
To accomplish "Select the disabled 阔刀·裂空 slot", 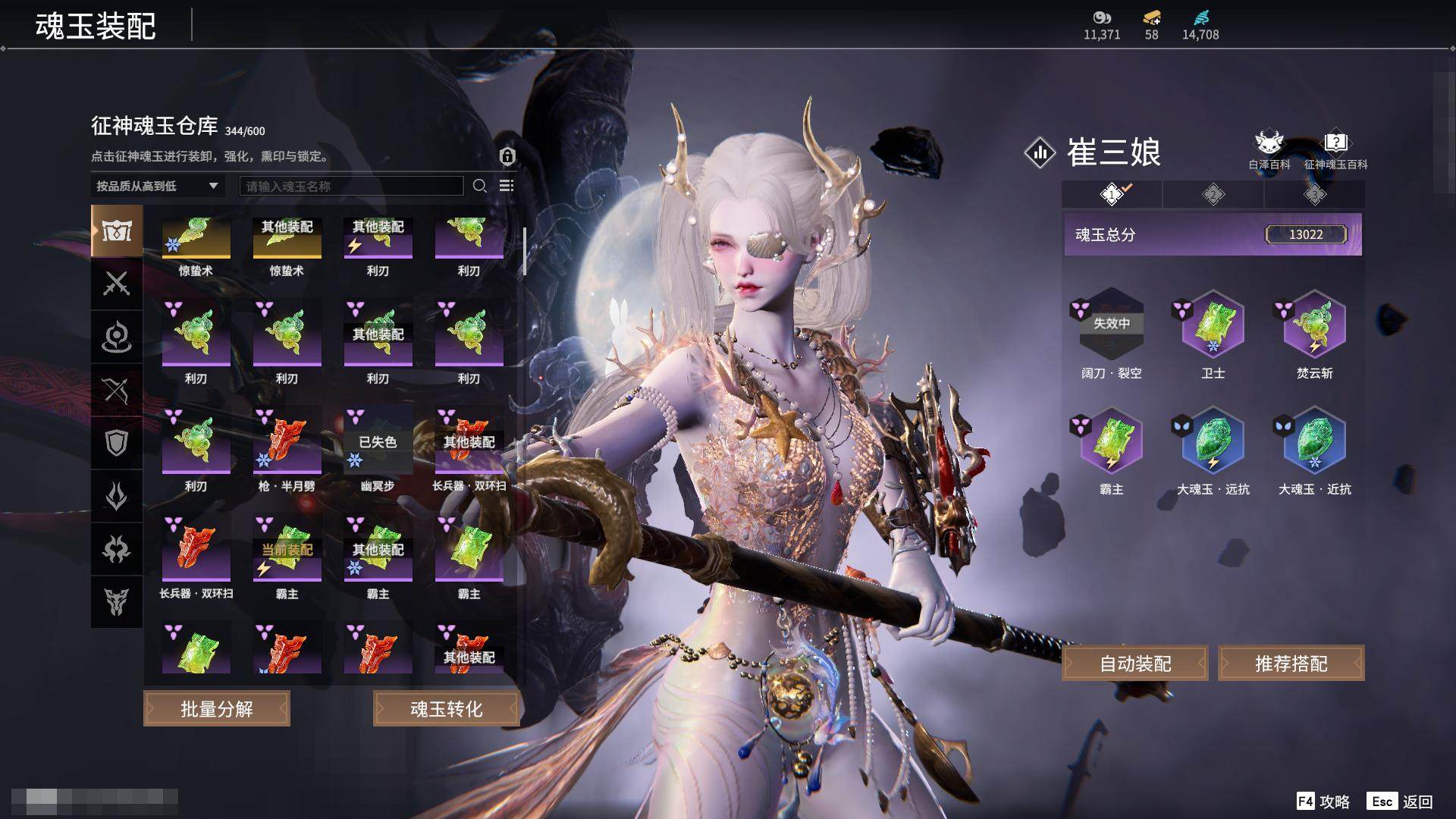I will (1111, 326).
